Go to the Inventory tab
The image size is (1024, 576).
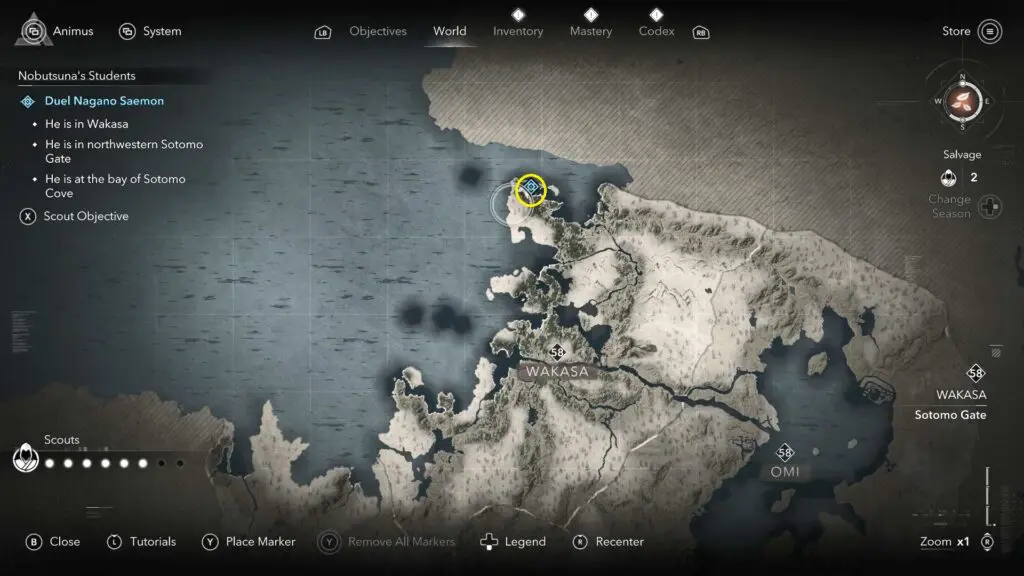coord(518,31)
